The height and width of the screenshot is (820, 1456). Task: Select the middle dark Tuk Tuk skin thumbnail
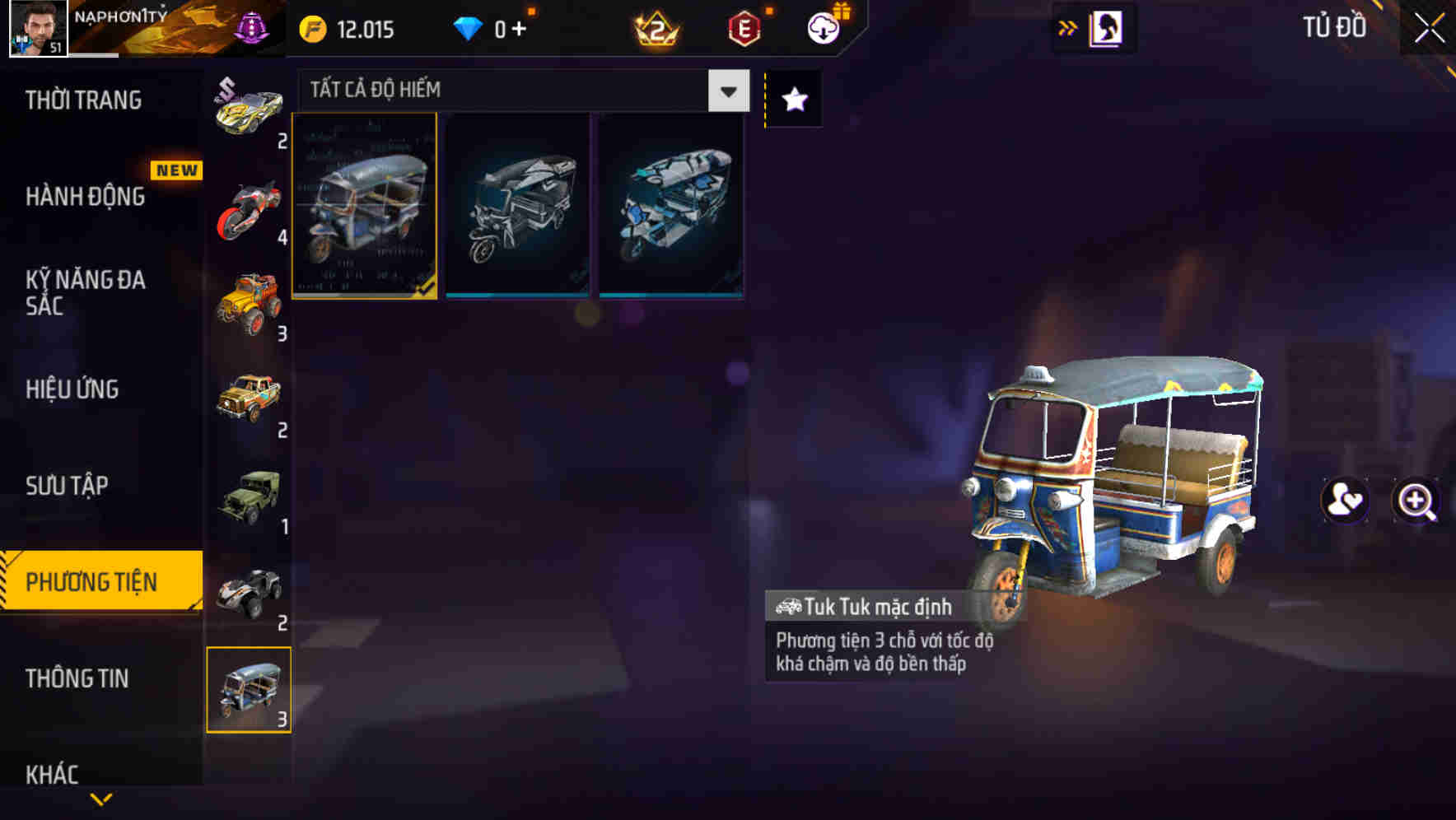(518, 206)
